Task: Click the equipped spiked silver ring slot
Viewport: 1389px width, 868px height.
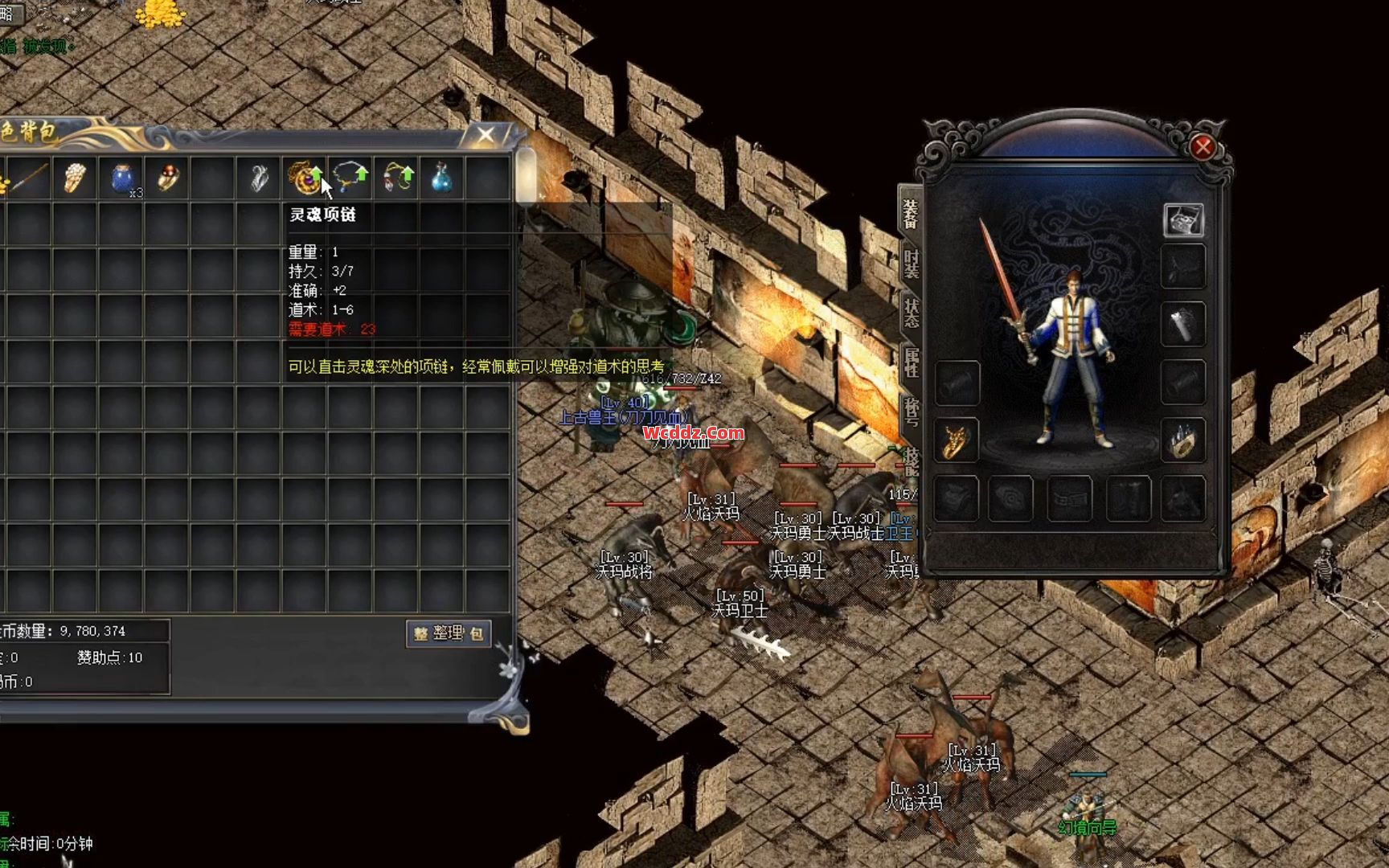Action: coord(1183,440)
